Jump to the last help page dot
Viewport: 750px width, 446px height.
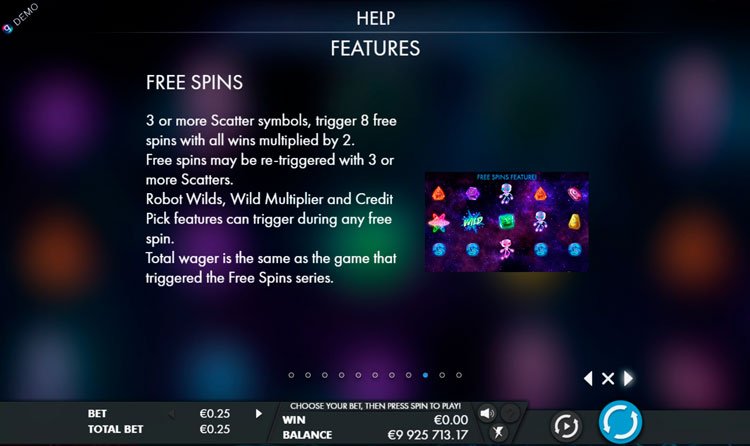(x=459, y=375)
